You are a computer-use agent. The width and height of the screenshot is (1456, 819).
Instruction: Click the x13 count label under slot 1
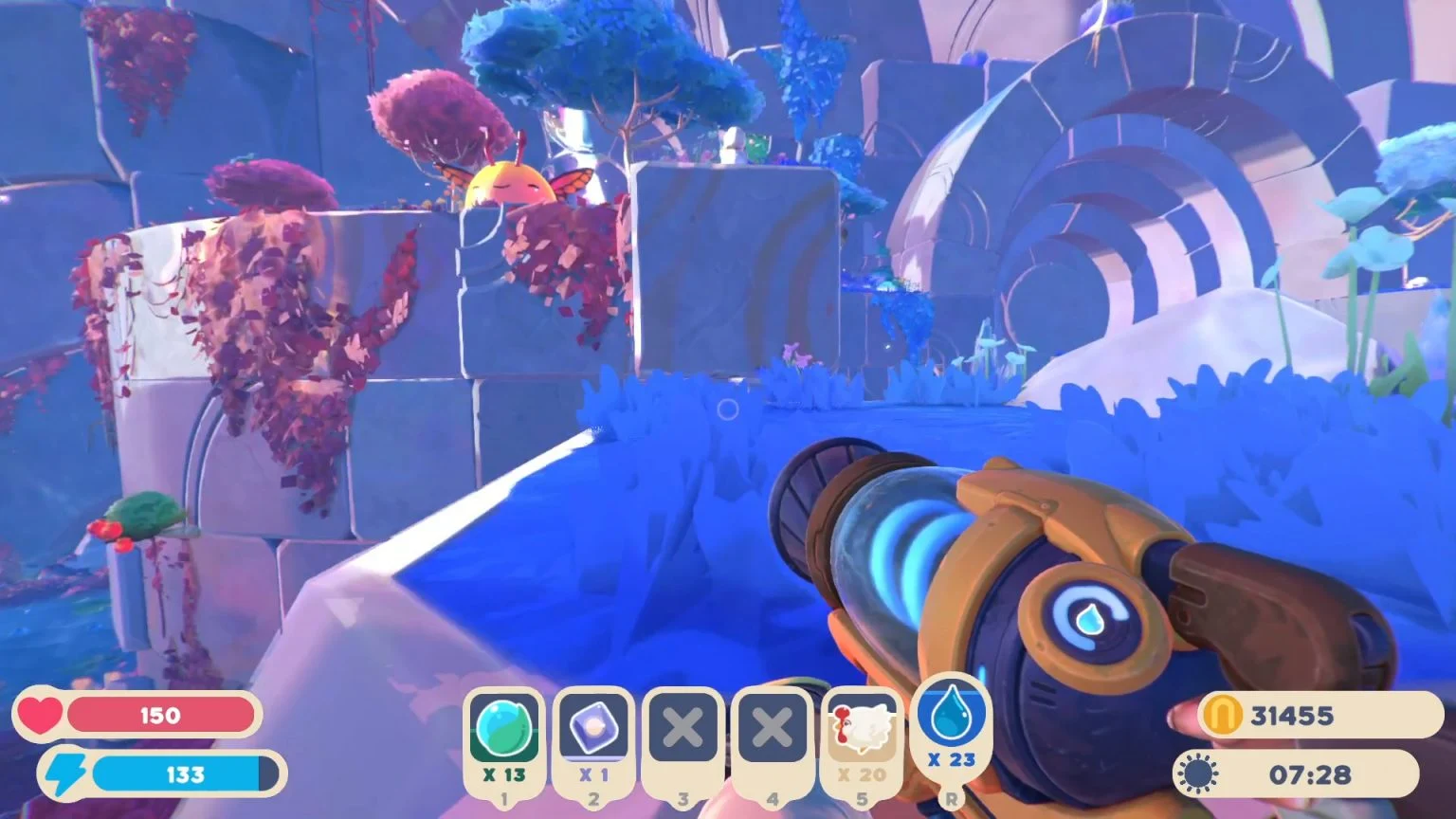503,773
